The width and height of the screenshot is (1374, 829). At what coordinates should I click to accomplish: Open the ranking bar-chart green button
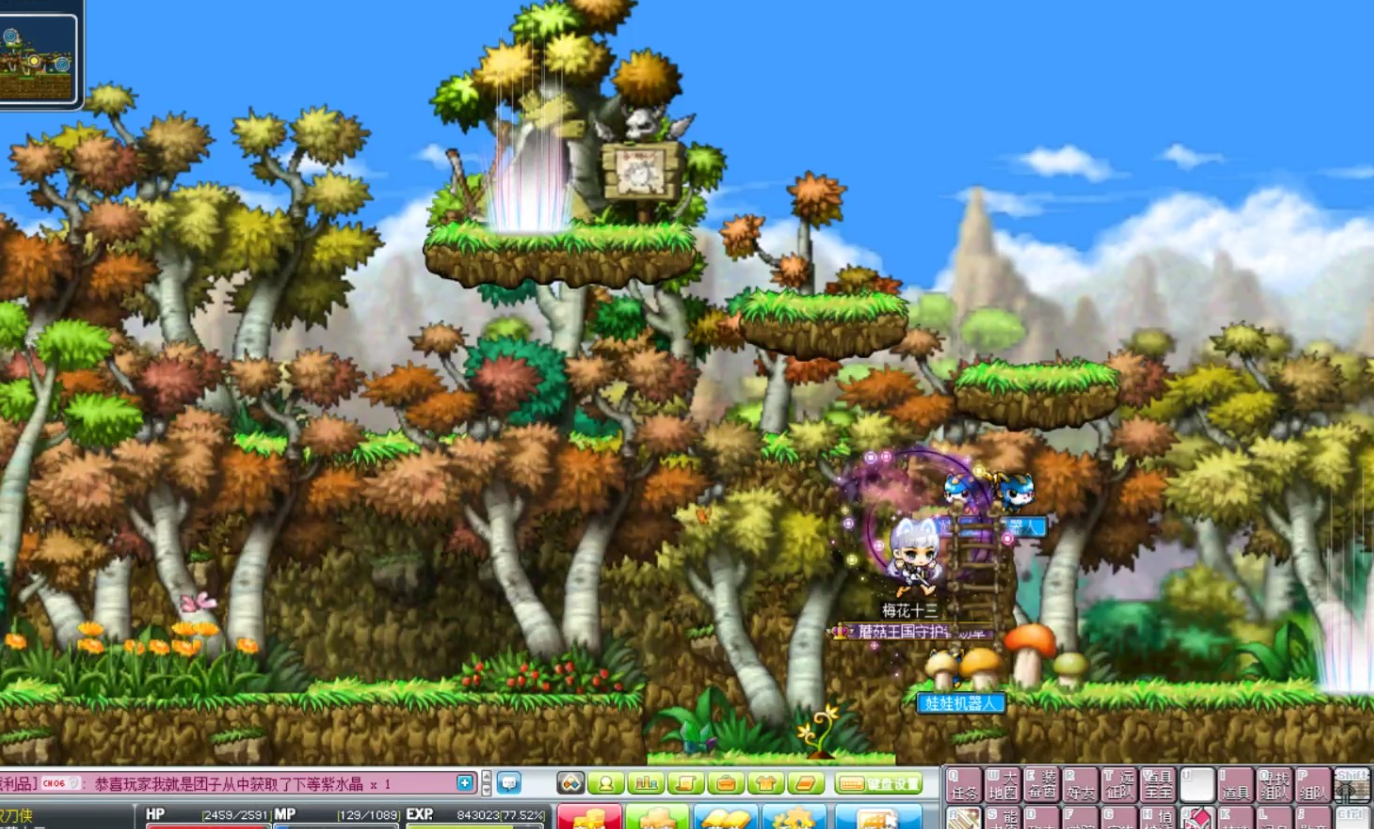coord(646,783)
